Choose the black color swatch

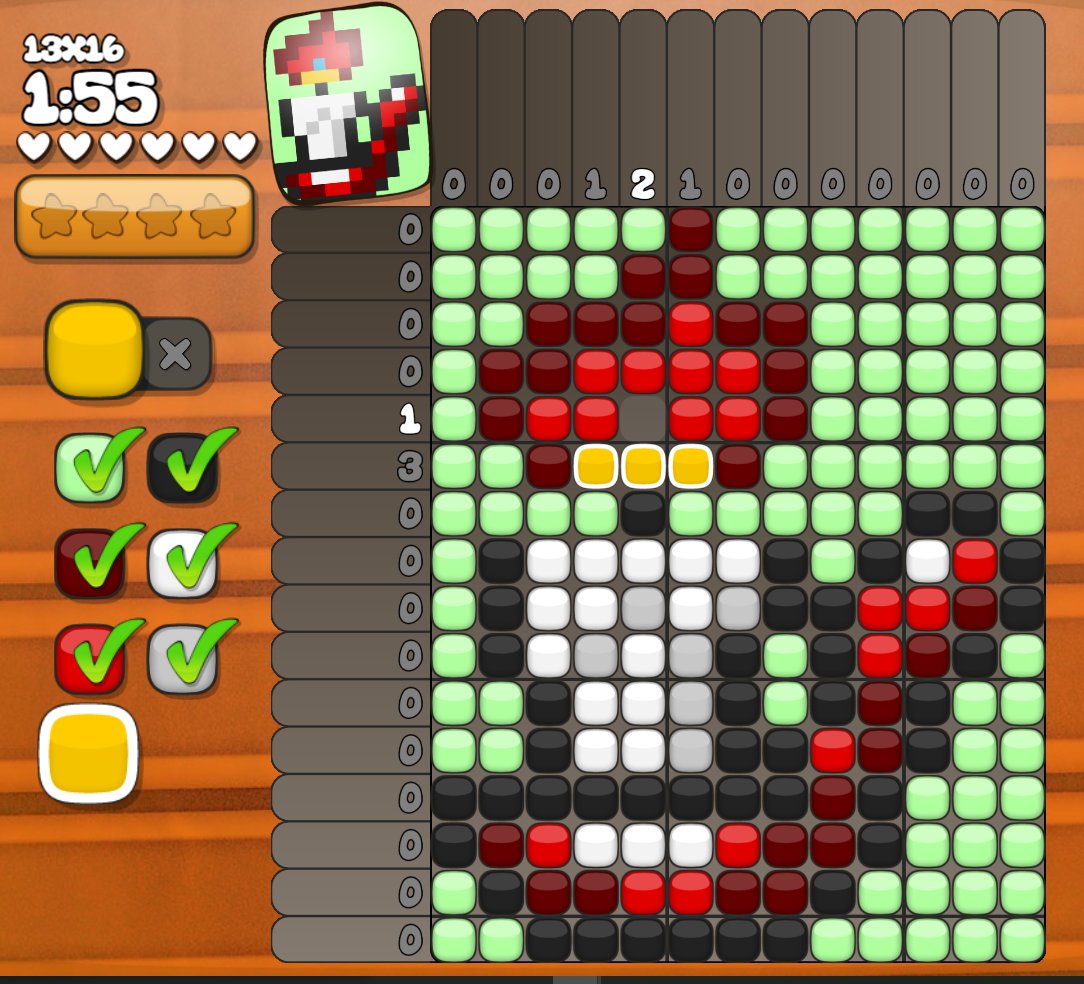pyautogui.click(x=182, y=468)
